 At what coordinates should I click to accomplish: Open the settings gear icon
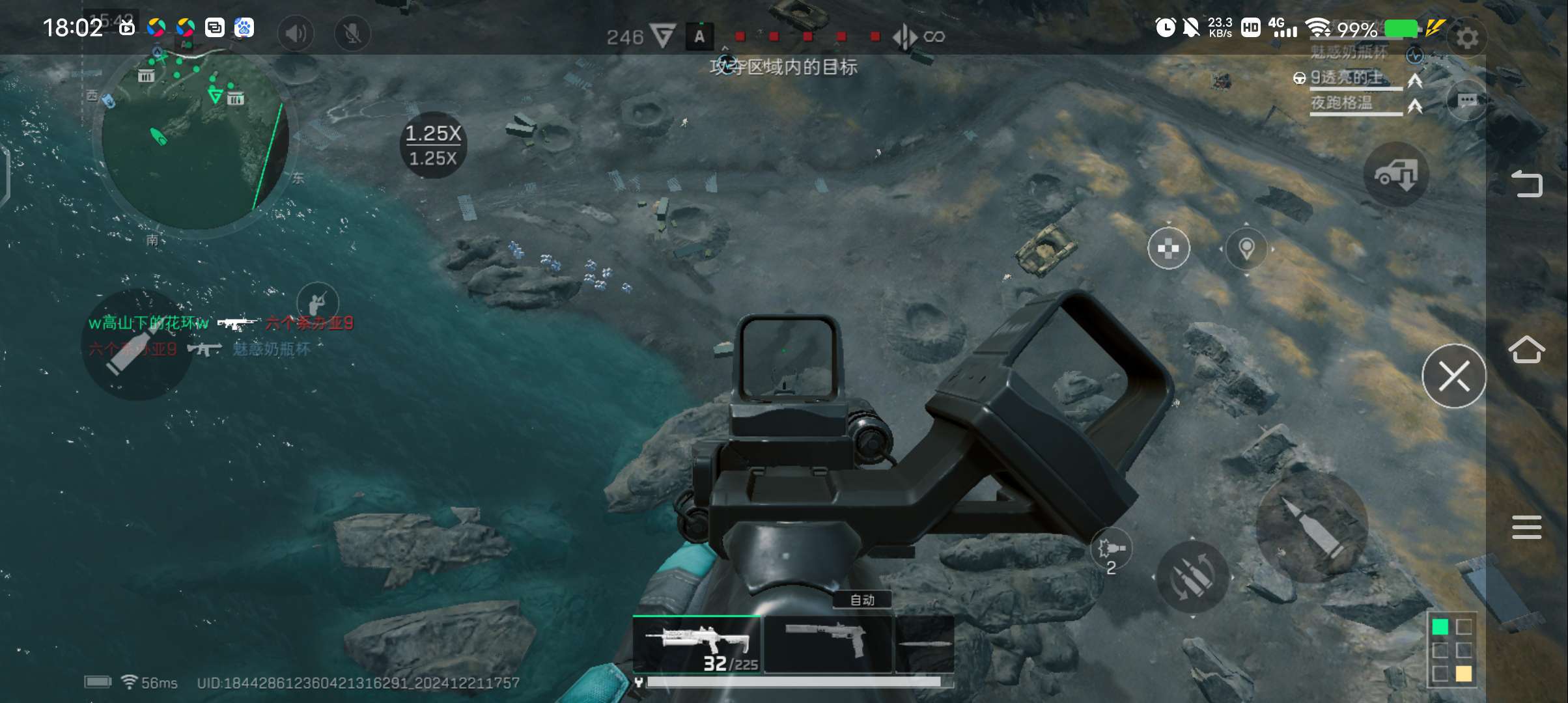click(x=1466, y=38)
